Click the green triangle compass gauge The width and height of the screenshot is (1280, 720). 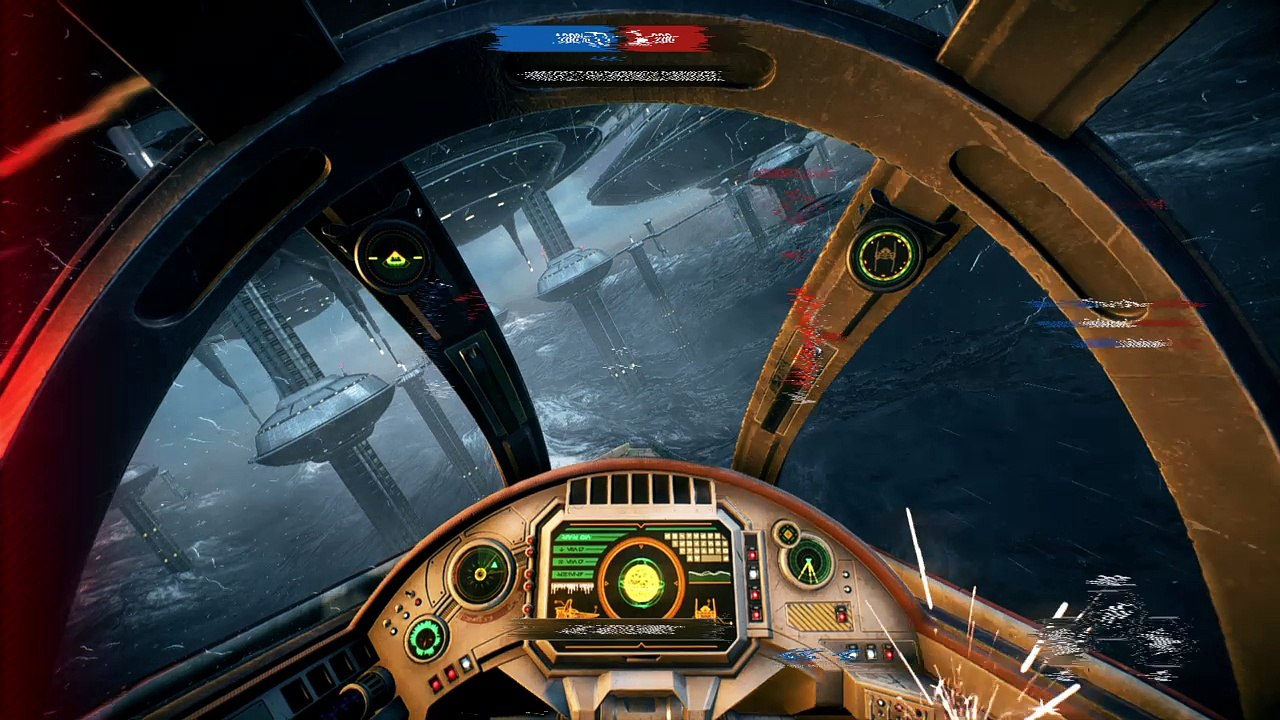click(481, 574)
